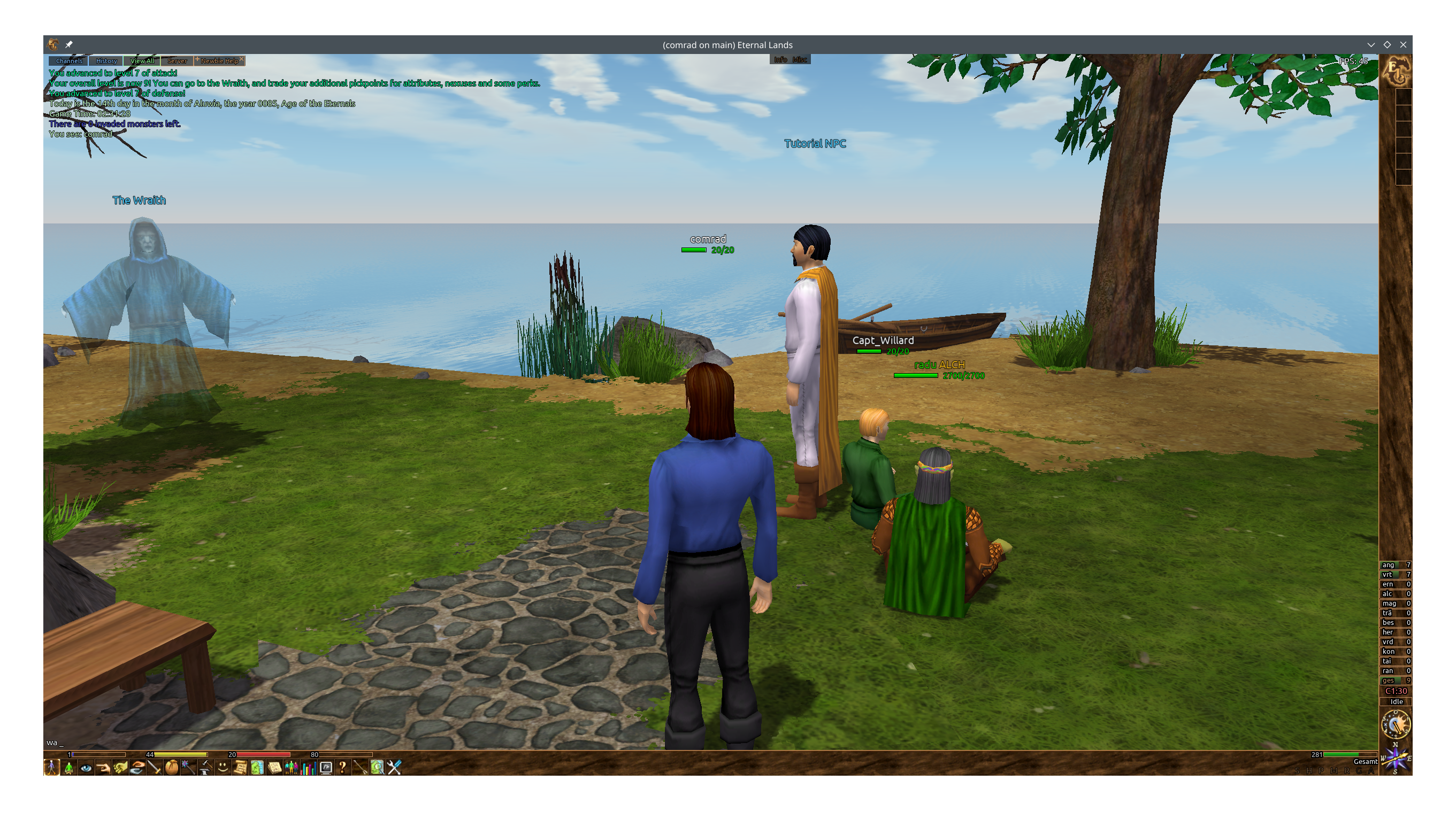Choose the pointing hand use tool
The height and width of the screenshot is (827, 1456).
pyautogui.click(x=103, y=768)
